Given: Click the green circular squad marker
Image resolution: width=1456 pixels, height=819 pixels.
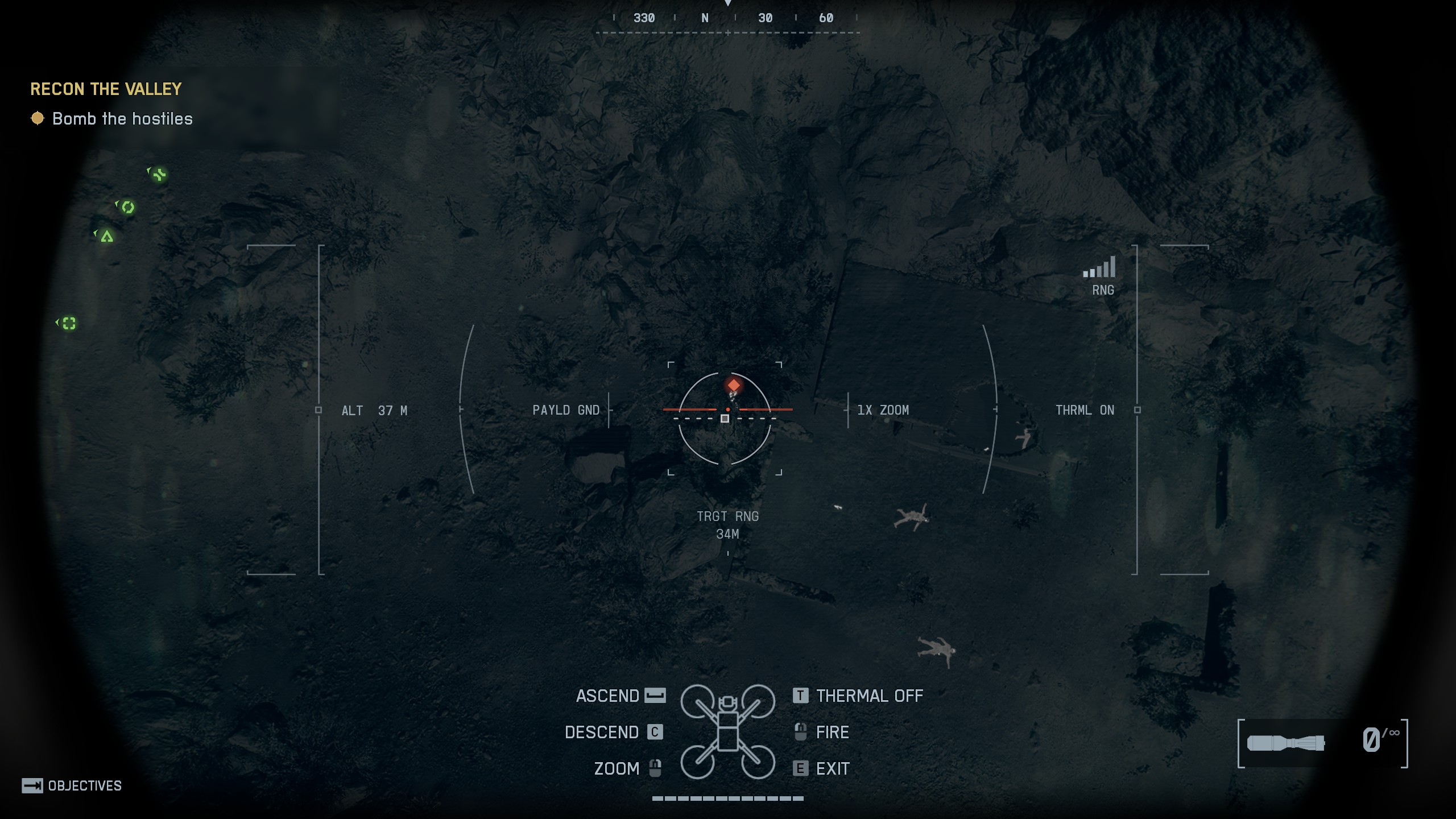Looking at the screenshot, I should click(128, 207).
